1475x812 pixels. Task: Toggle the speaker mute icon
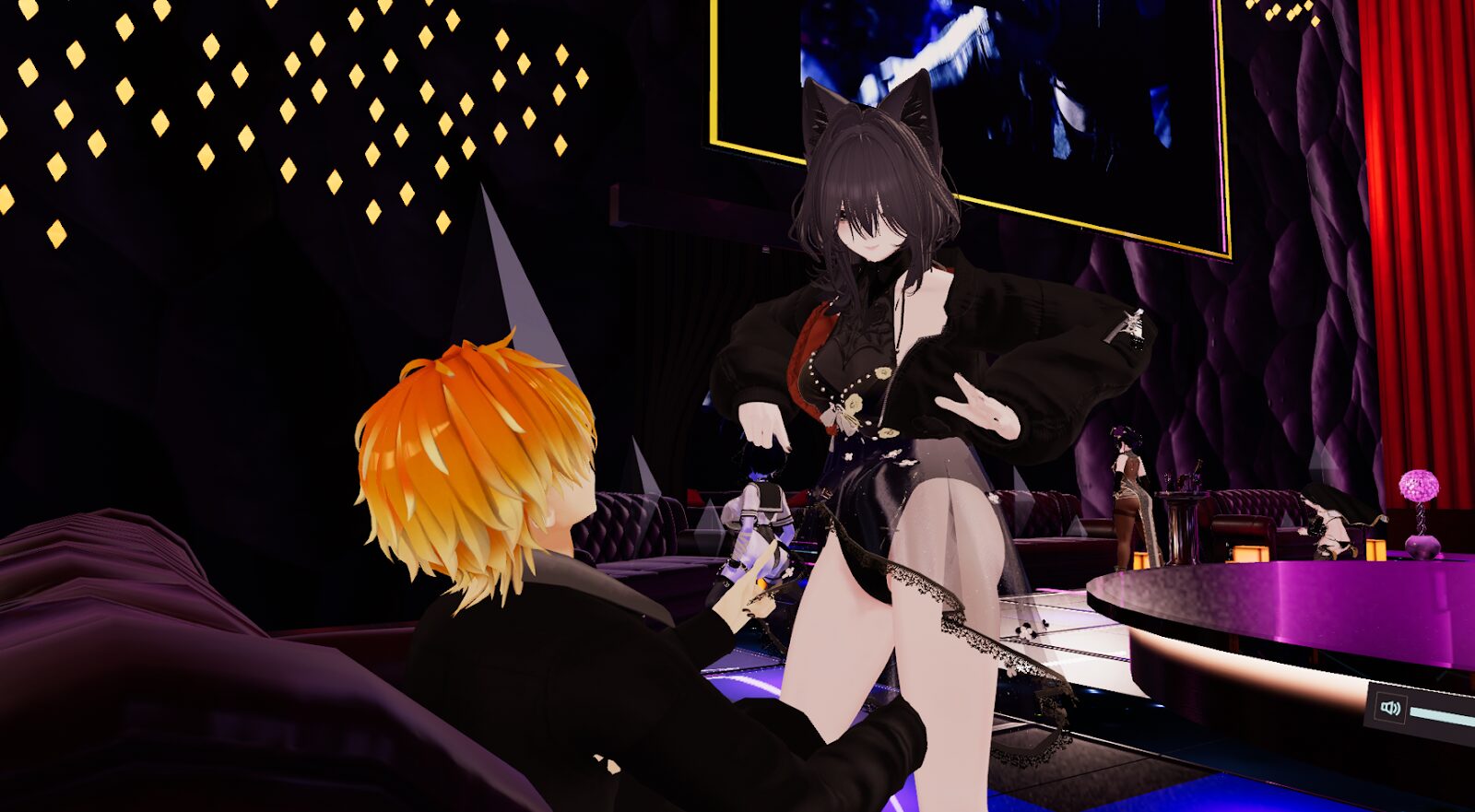pos(1390,708)
